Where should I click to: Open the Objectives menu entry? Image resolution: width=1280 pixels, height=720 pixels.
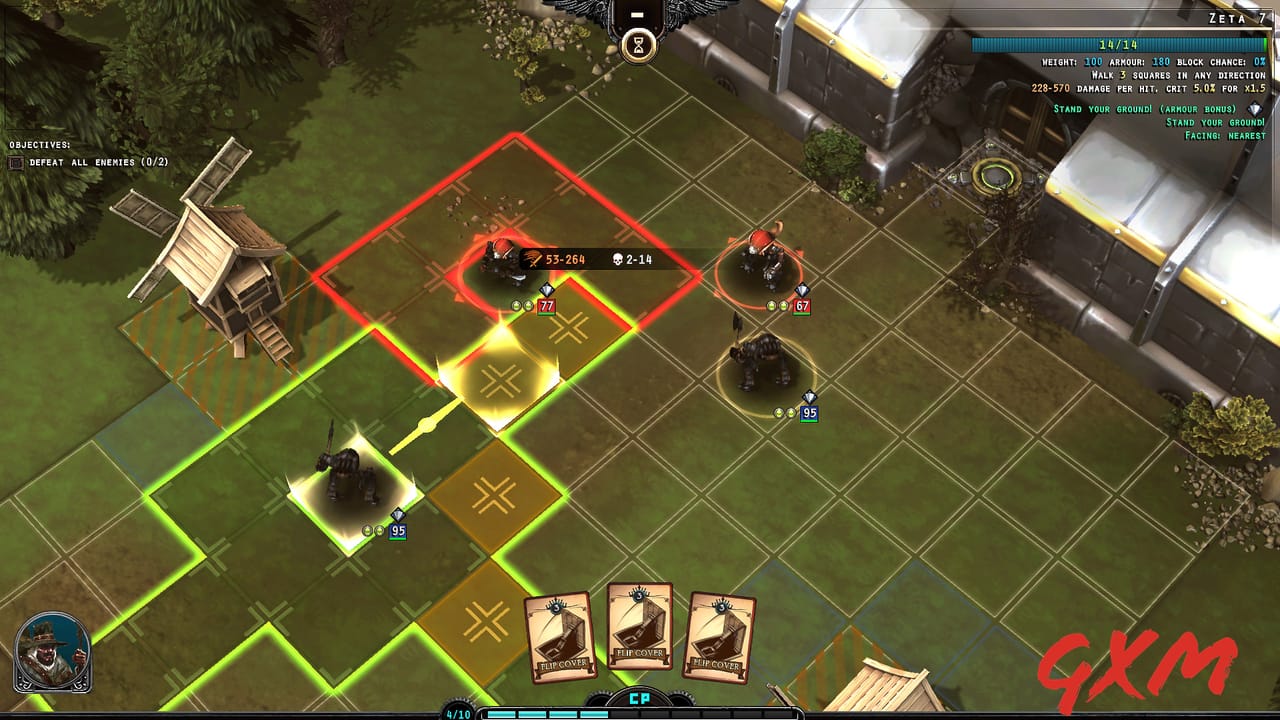point(100,161)
